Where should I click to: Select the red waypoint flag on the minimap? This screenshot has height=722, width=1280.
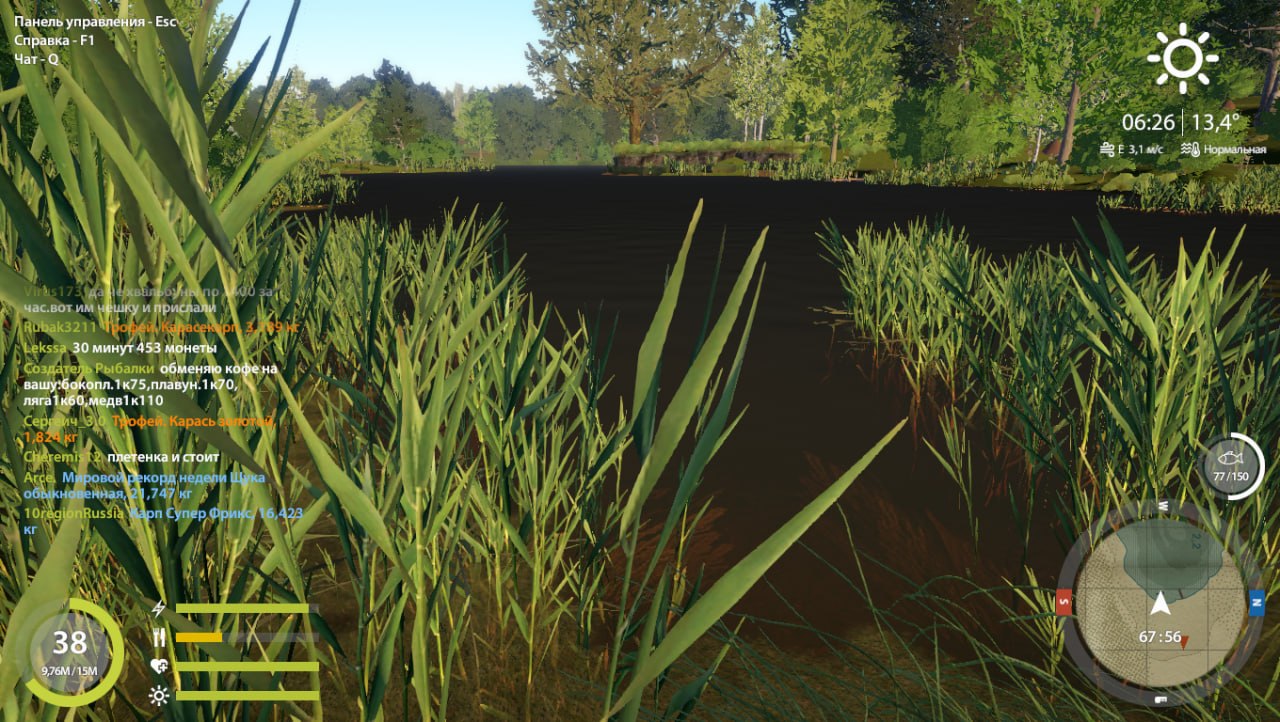click(1184, 641)
